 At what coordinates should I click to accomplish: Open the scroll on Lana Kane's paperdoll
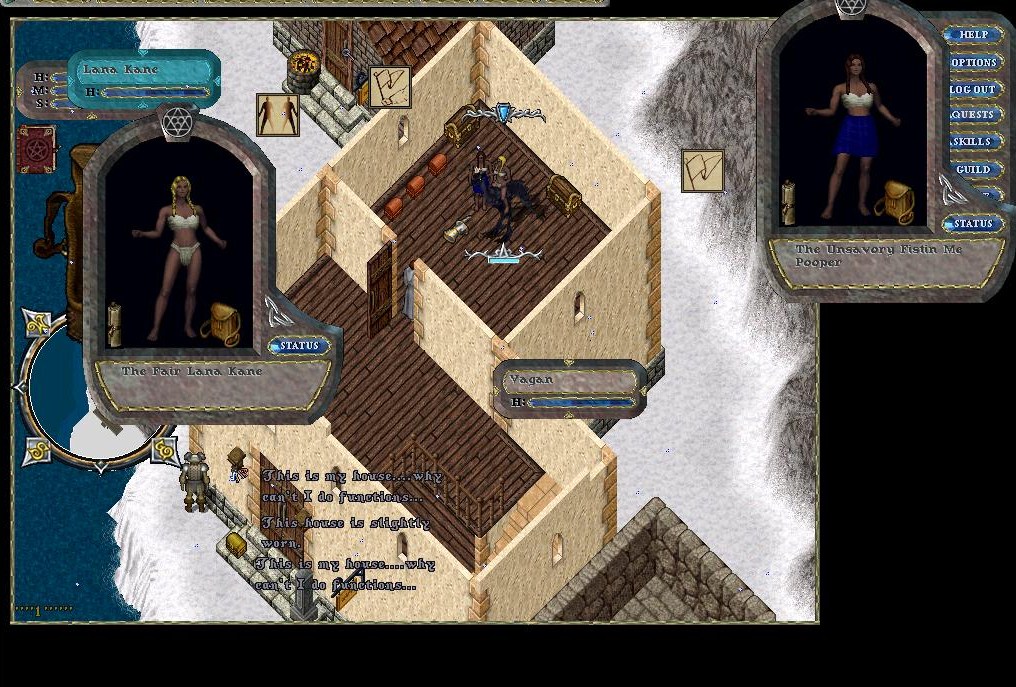[114, 324]
